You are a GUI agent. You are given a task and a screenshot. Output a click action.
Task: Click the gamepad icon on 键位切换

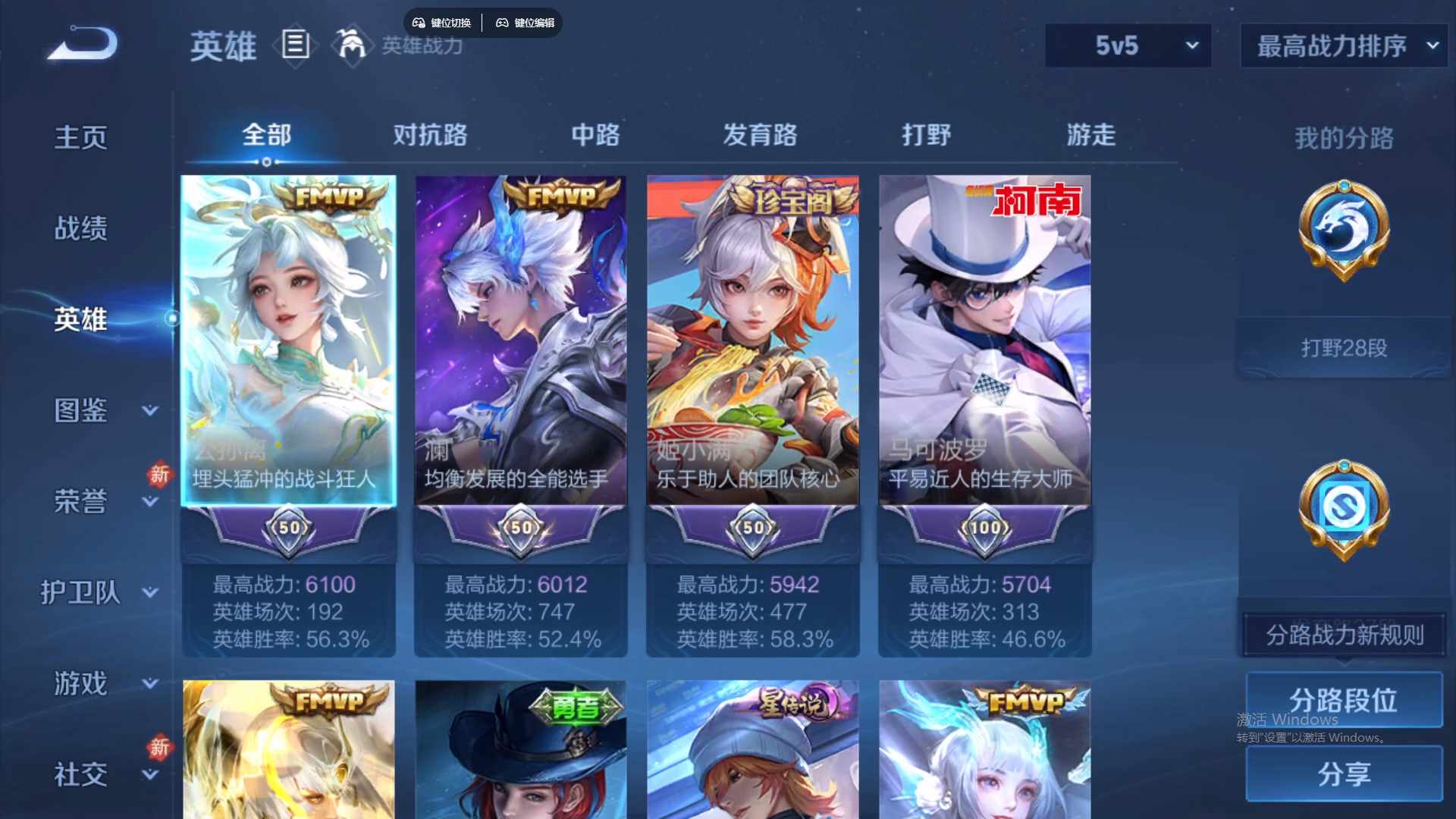point(418,23)
